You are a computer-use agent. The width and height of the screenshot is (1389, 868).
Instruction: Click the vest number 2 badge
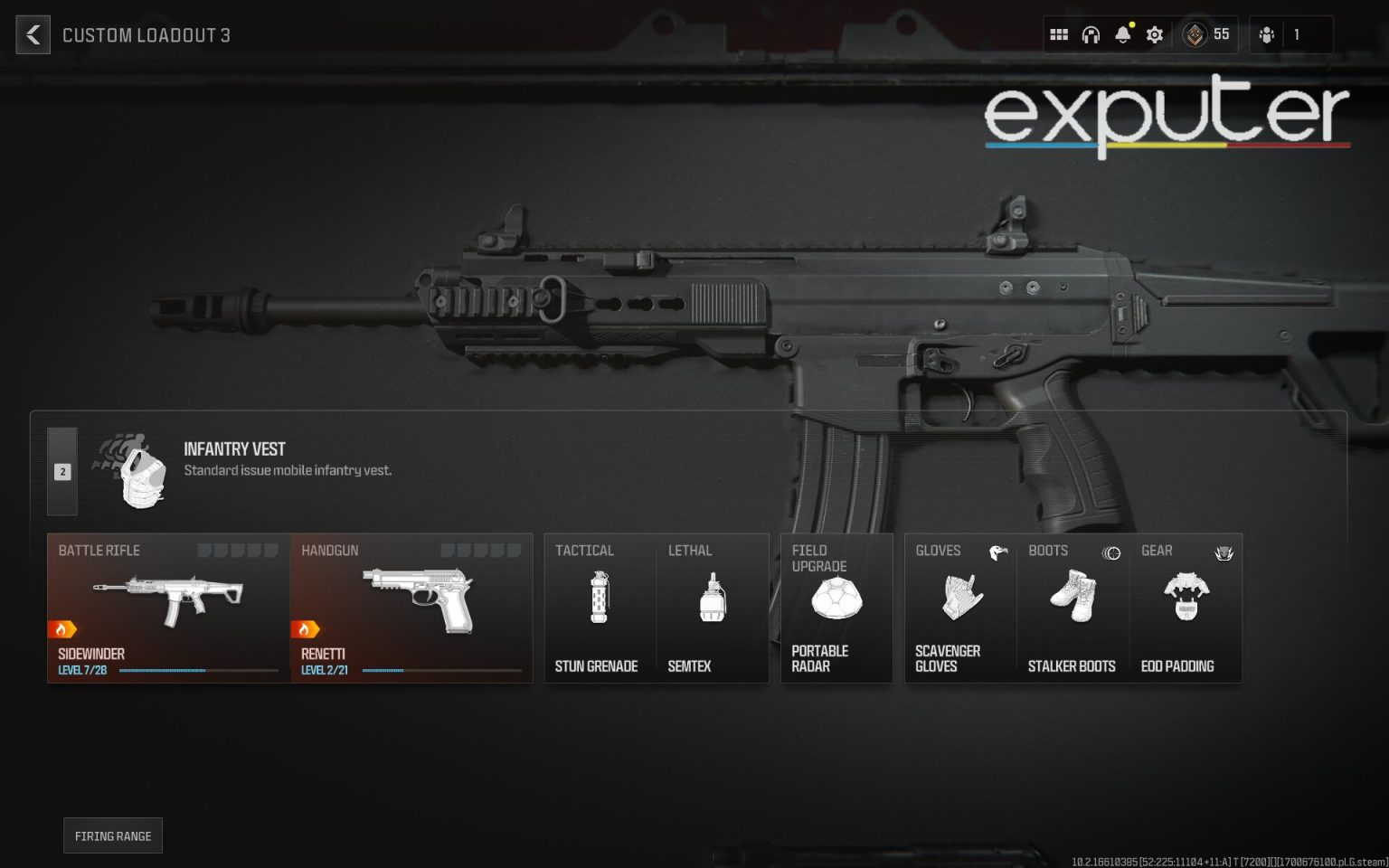[62, 471]
